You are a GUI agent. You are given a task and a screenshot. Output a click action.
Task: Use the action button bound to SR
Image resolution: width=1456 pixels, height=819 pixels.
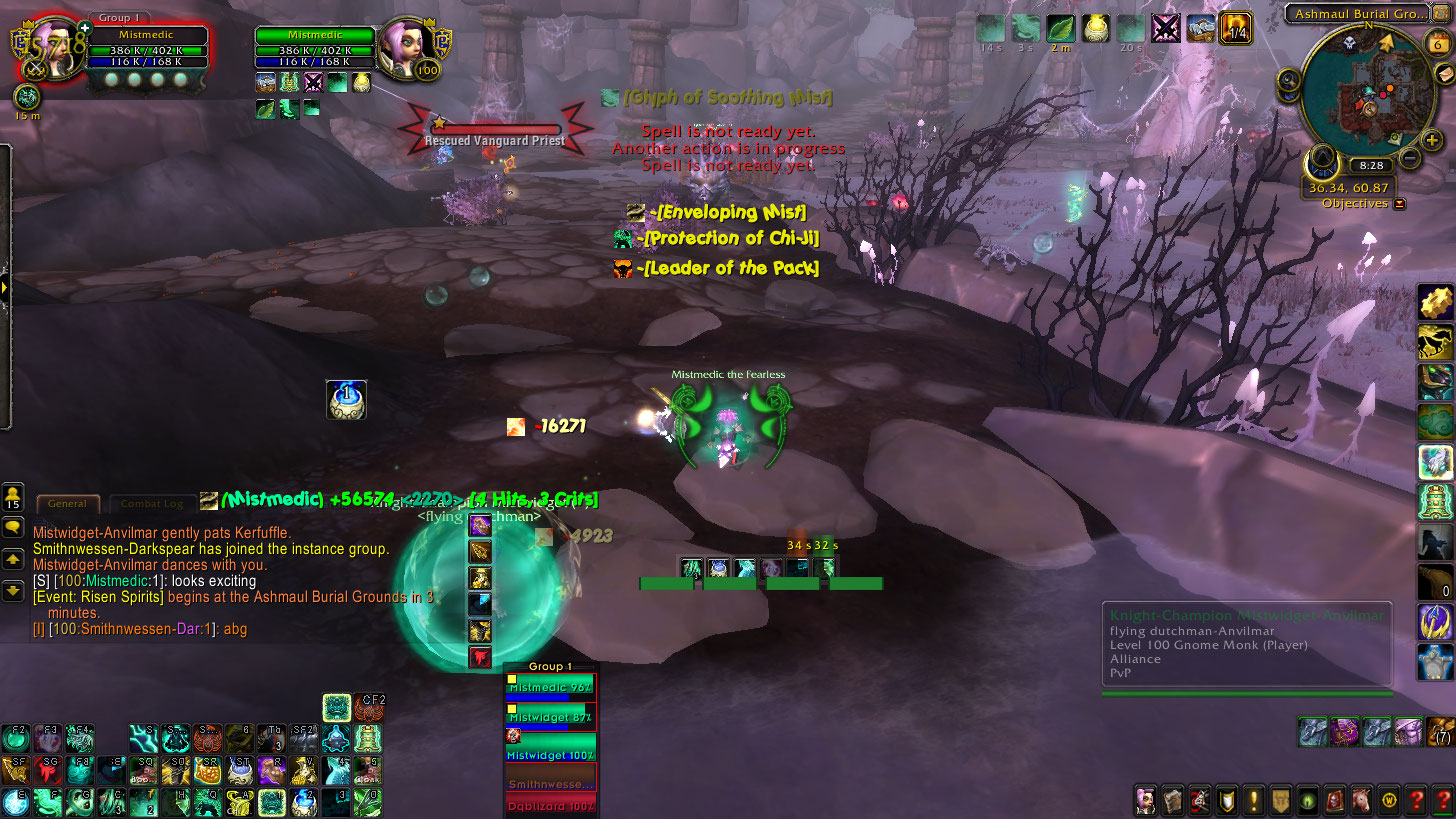[207, 769]
